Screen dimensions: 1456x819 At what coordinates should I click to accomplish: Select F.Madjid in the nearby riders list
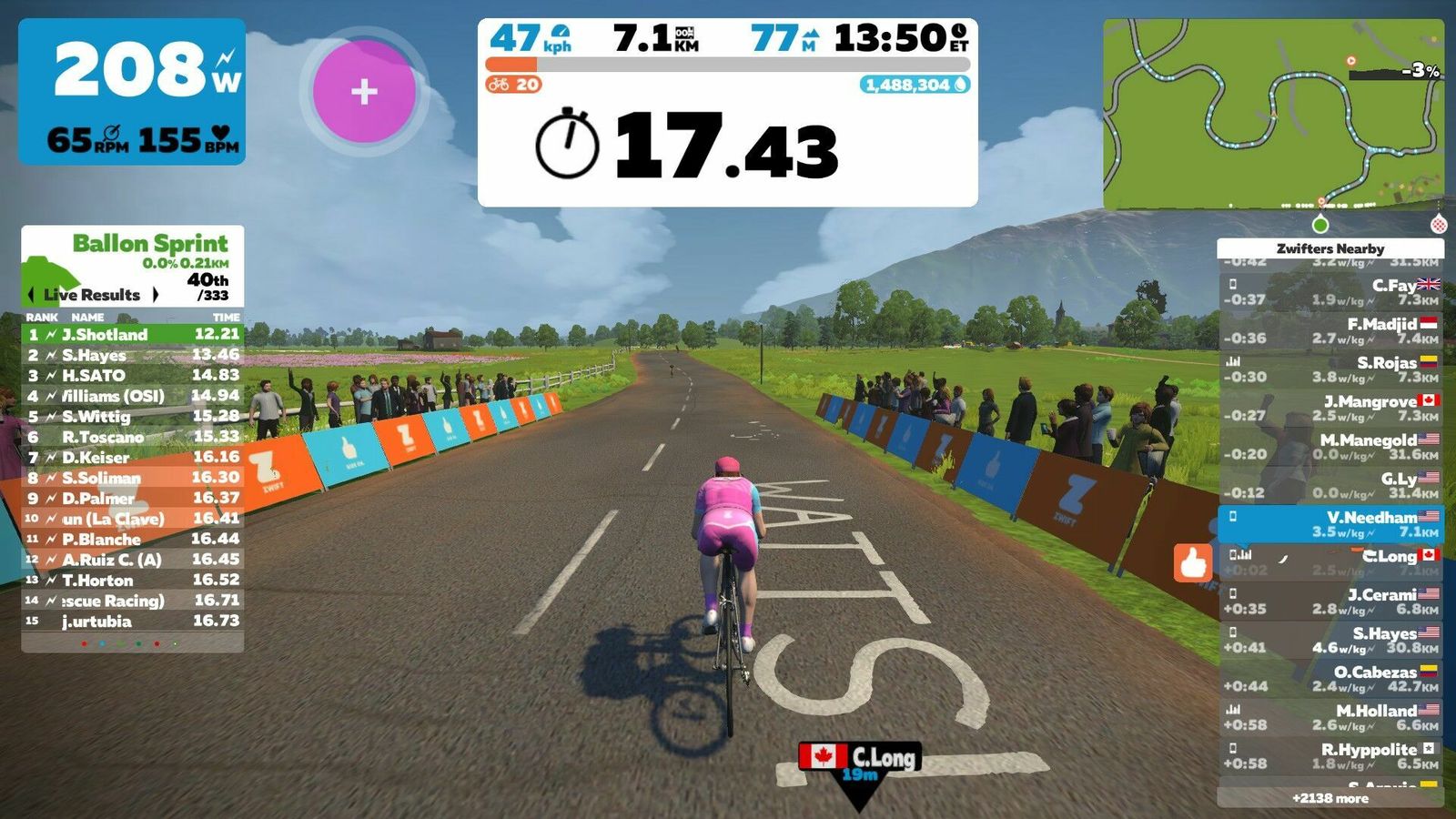point(1330,330)
